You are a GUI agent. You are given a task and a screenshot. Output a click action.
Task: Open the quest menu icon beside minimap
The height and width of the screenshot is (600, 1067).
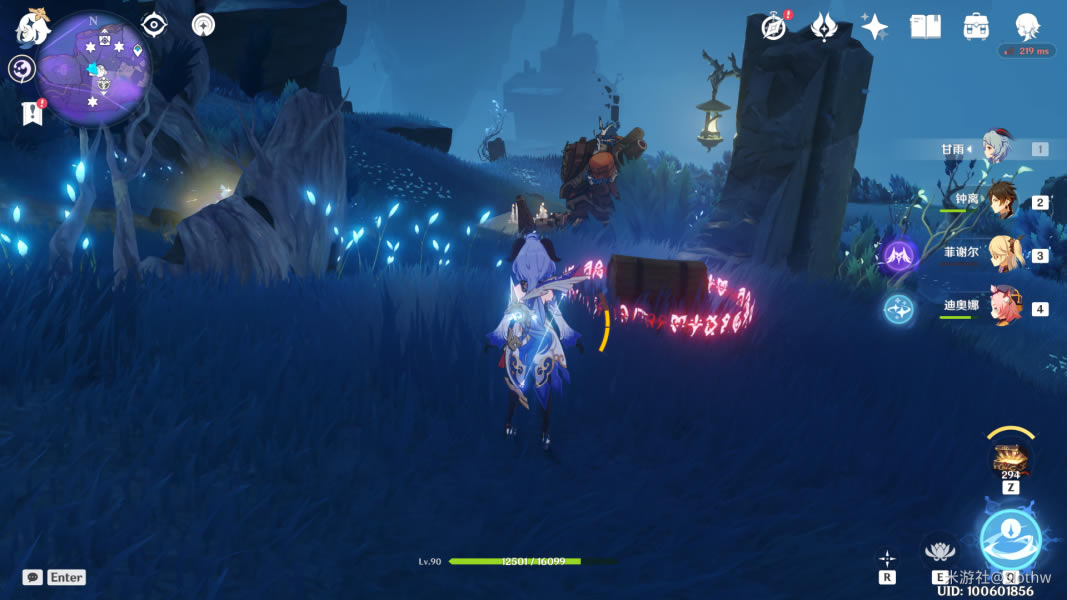click(x=22, y=69)
